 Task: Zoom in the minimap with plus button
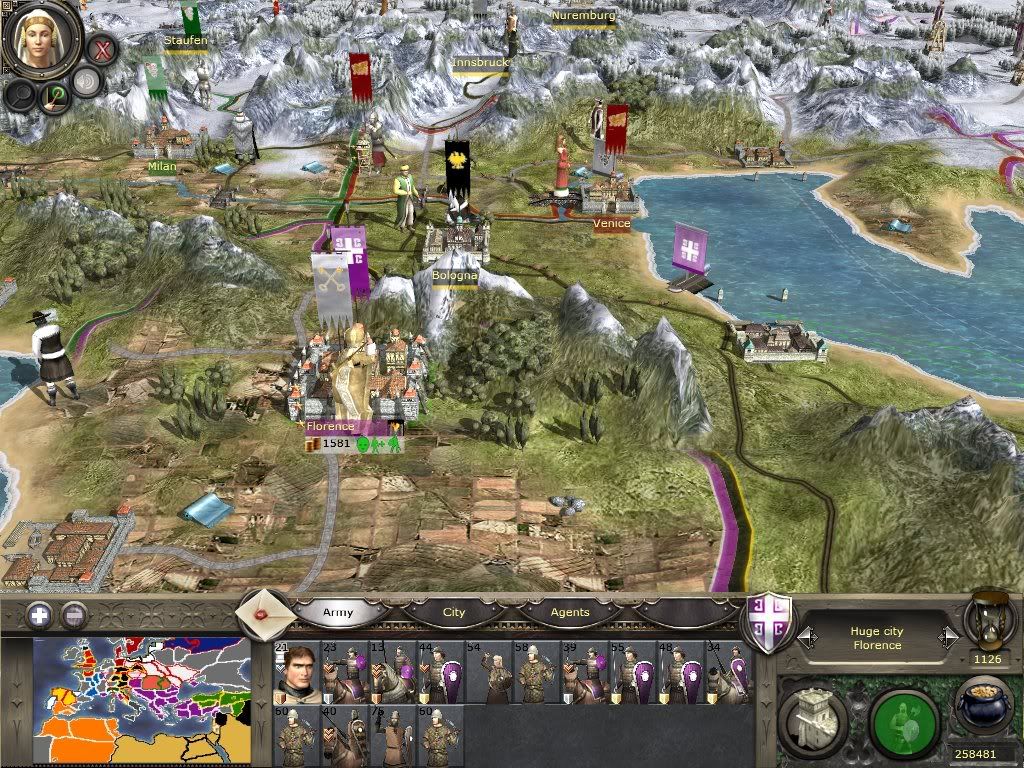pyautogui.click(x=39, y=615)
